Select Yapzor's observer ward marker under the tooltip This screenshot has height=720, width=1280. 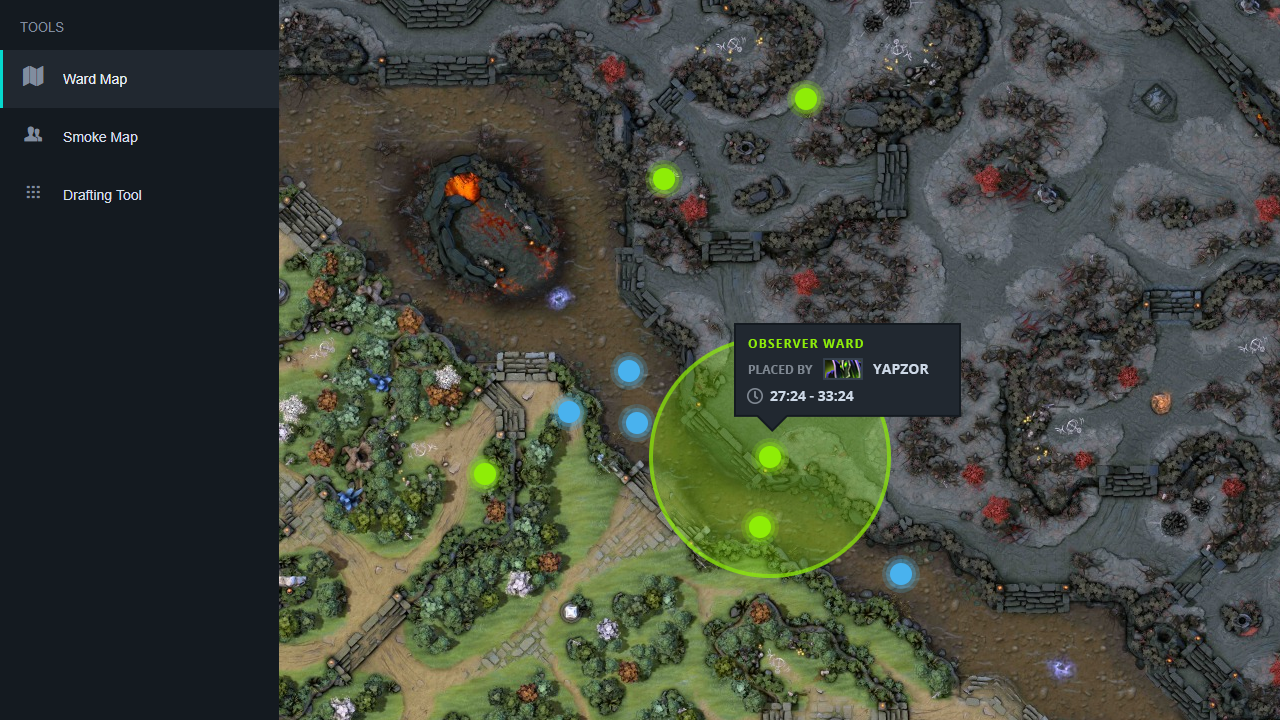[769, 457]
